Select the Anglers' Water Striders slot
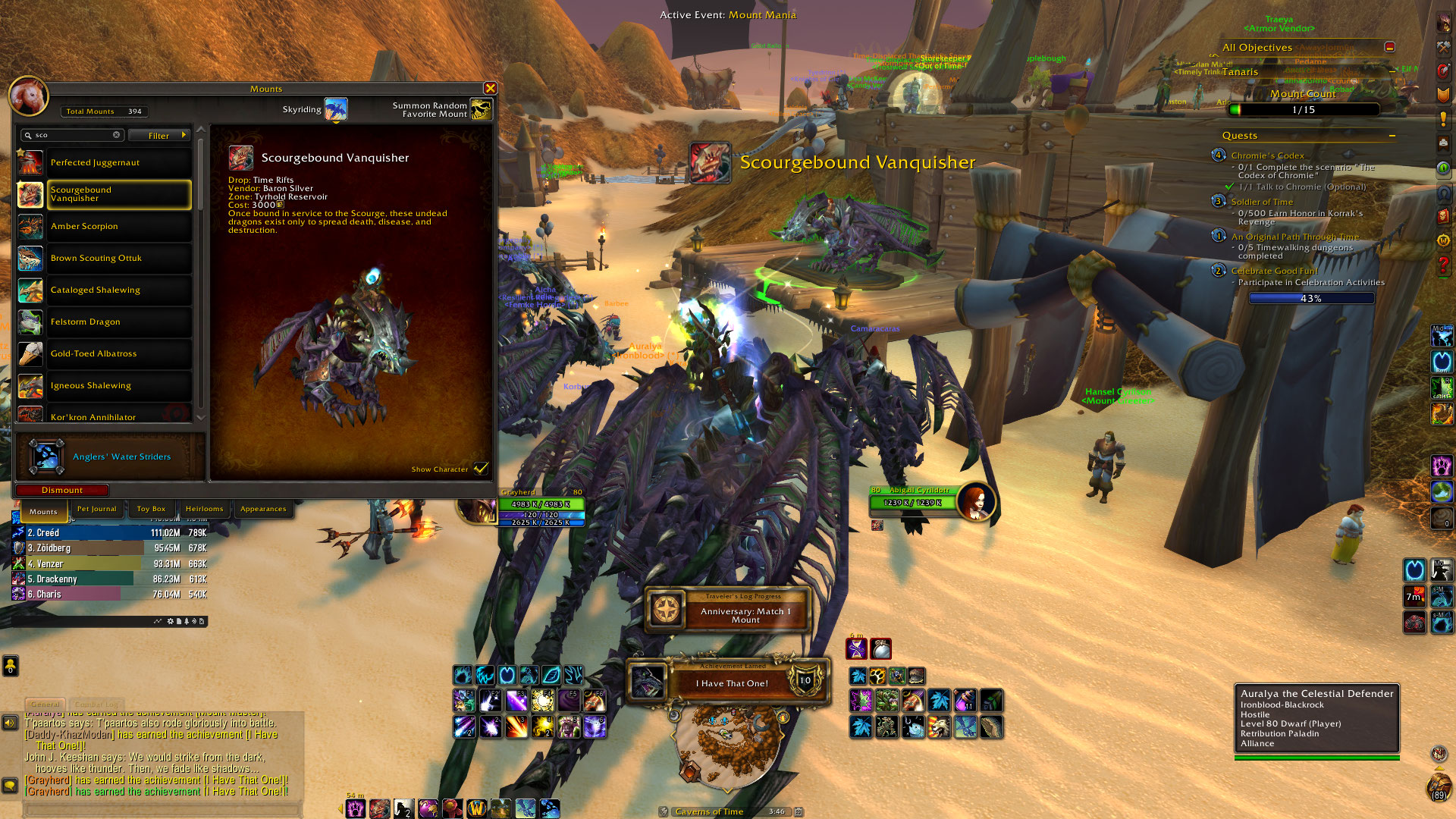This screenshot has width=1456, height=819. [46, 457]
